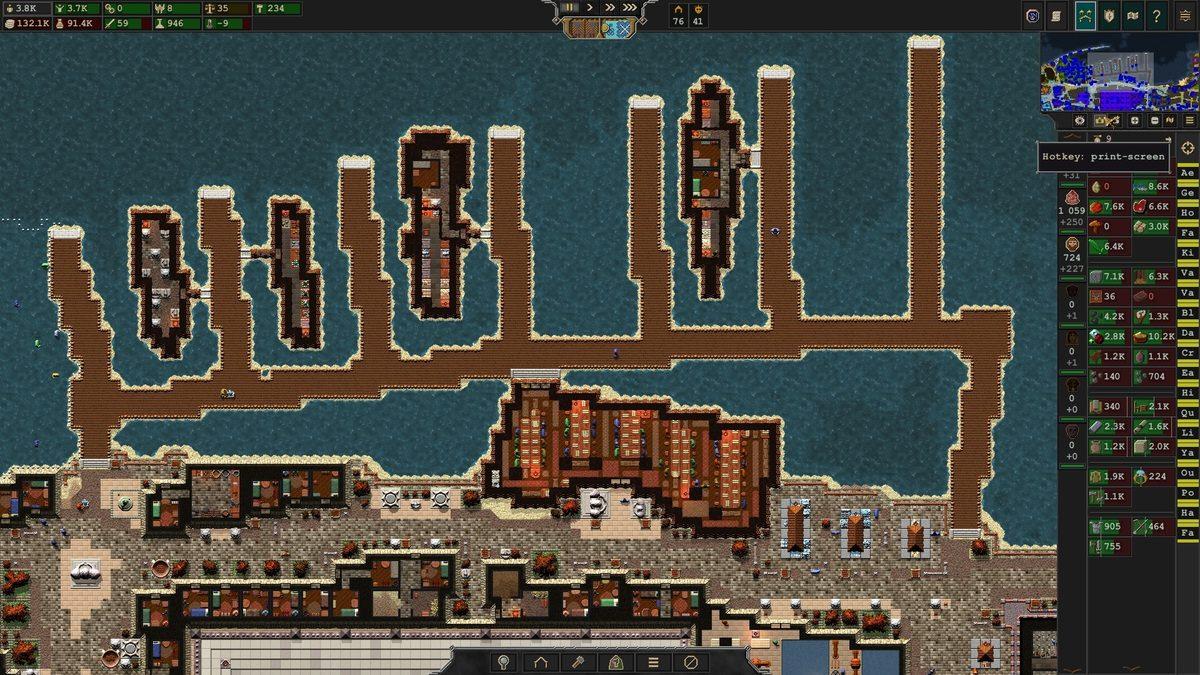Select the shield faction button

(x=1109, y=15)
